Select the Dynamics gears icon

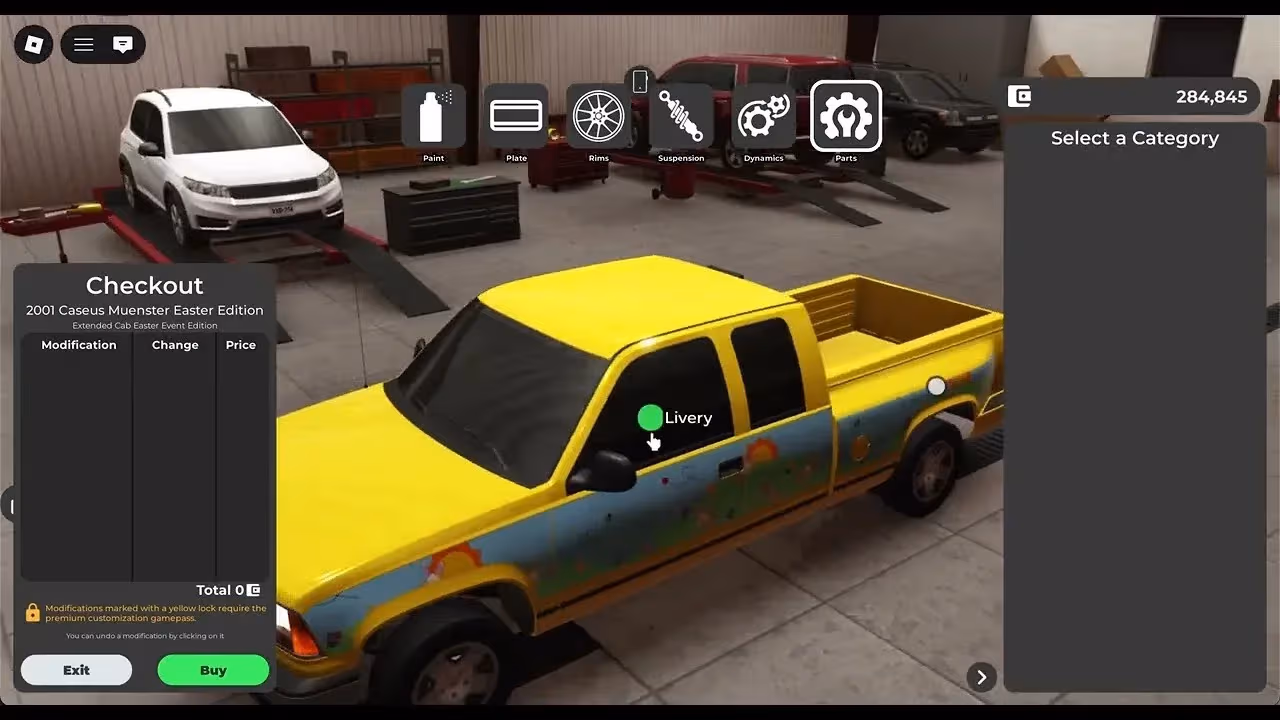[x=763, y=116]
